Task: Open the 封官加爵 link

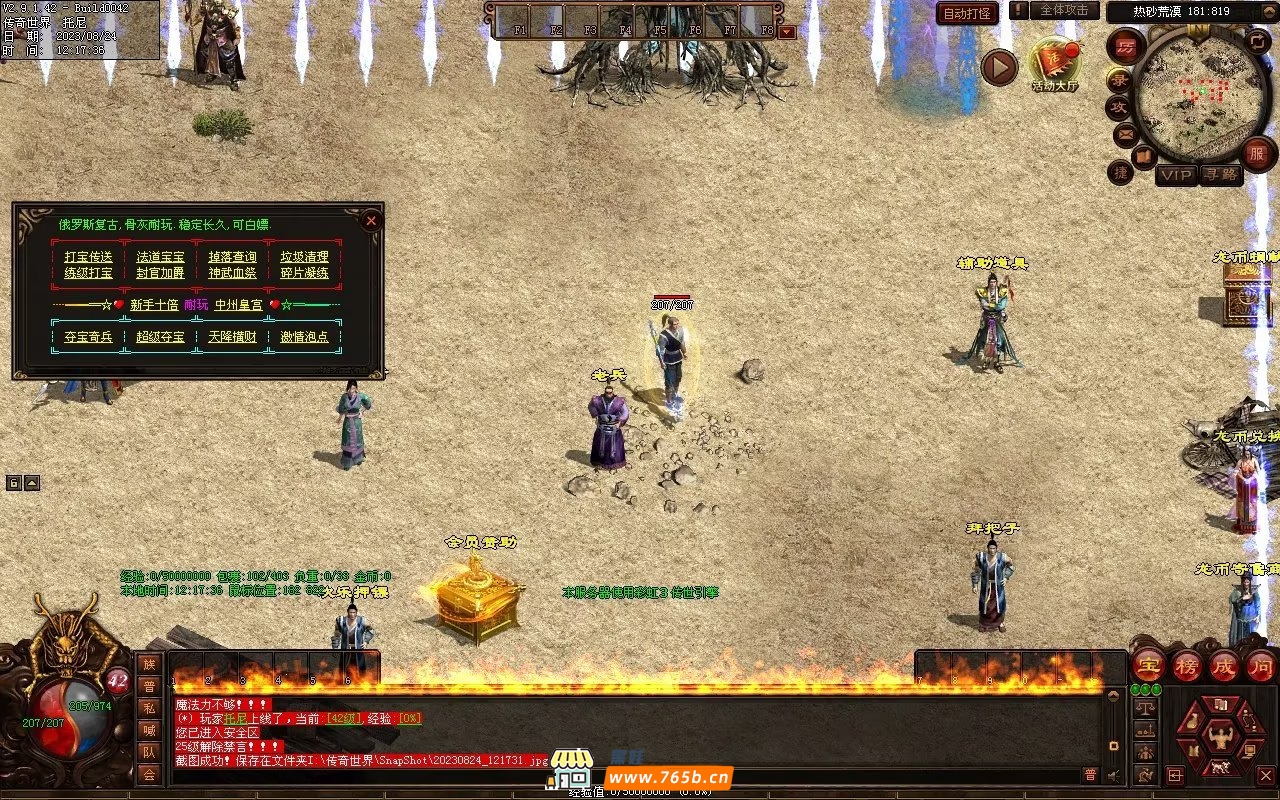Action: (161, 273)
